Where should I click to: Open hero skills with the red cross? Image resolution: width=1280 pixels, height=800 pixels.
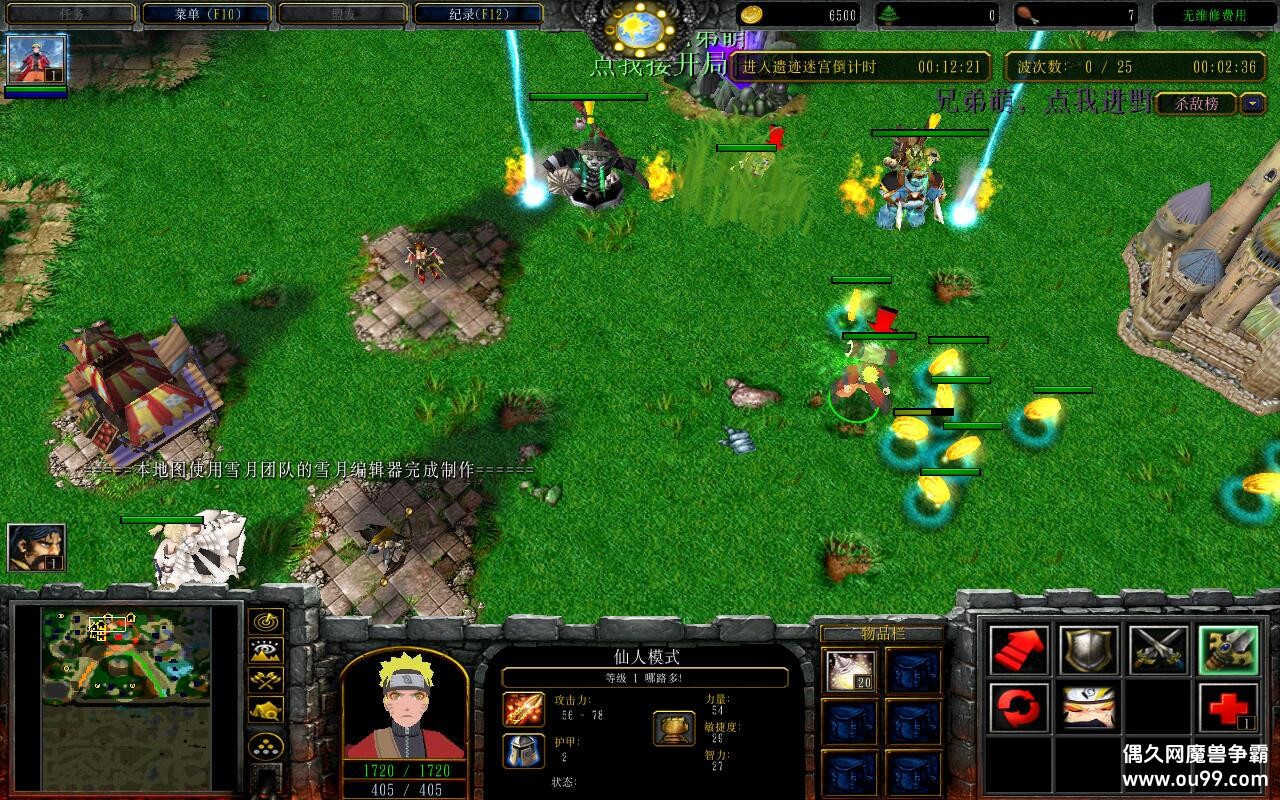(1228, 708)
